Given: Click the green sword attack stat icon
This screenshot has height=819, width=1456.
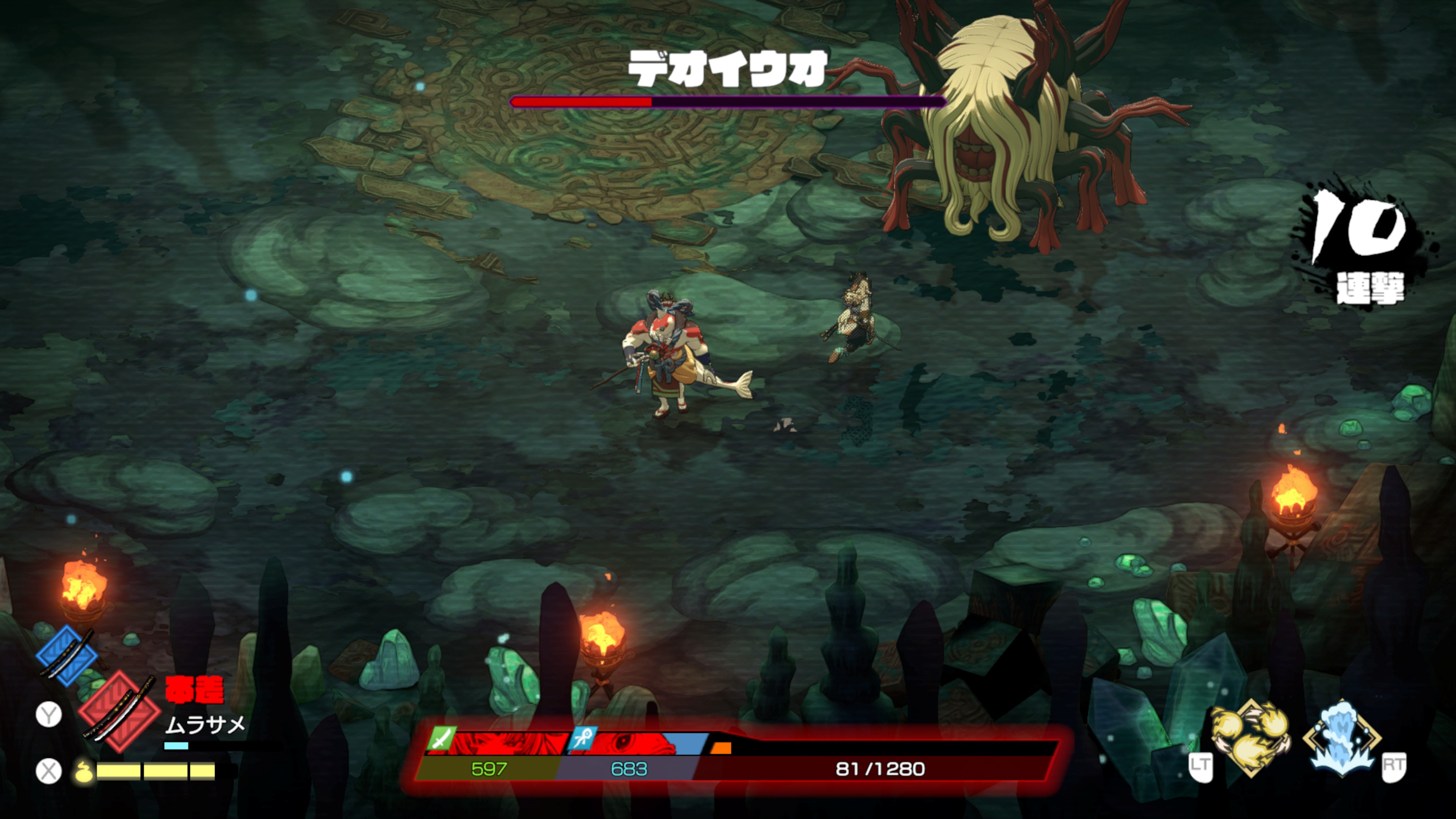Looking at the screenshot, I should [441, 737].
